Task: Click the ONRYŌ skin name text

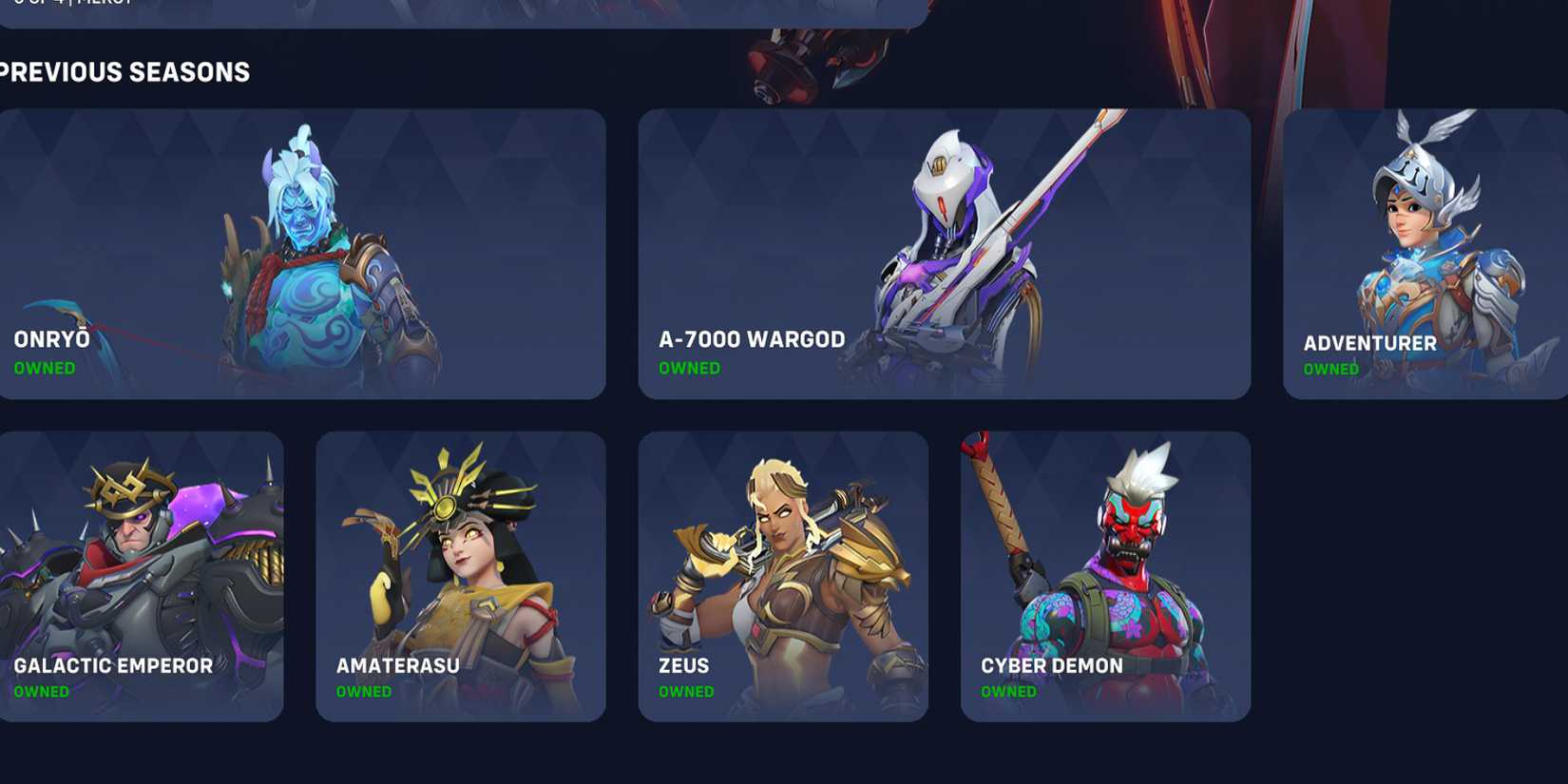Action: [x=51, y=338]
